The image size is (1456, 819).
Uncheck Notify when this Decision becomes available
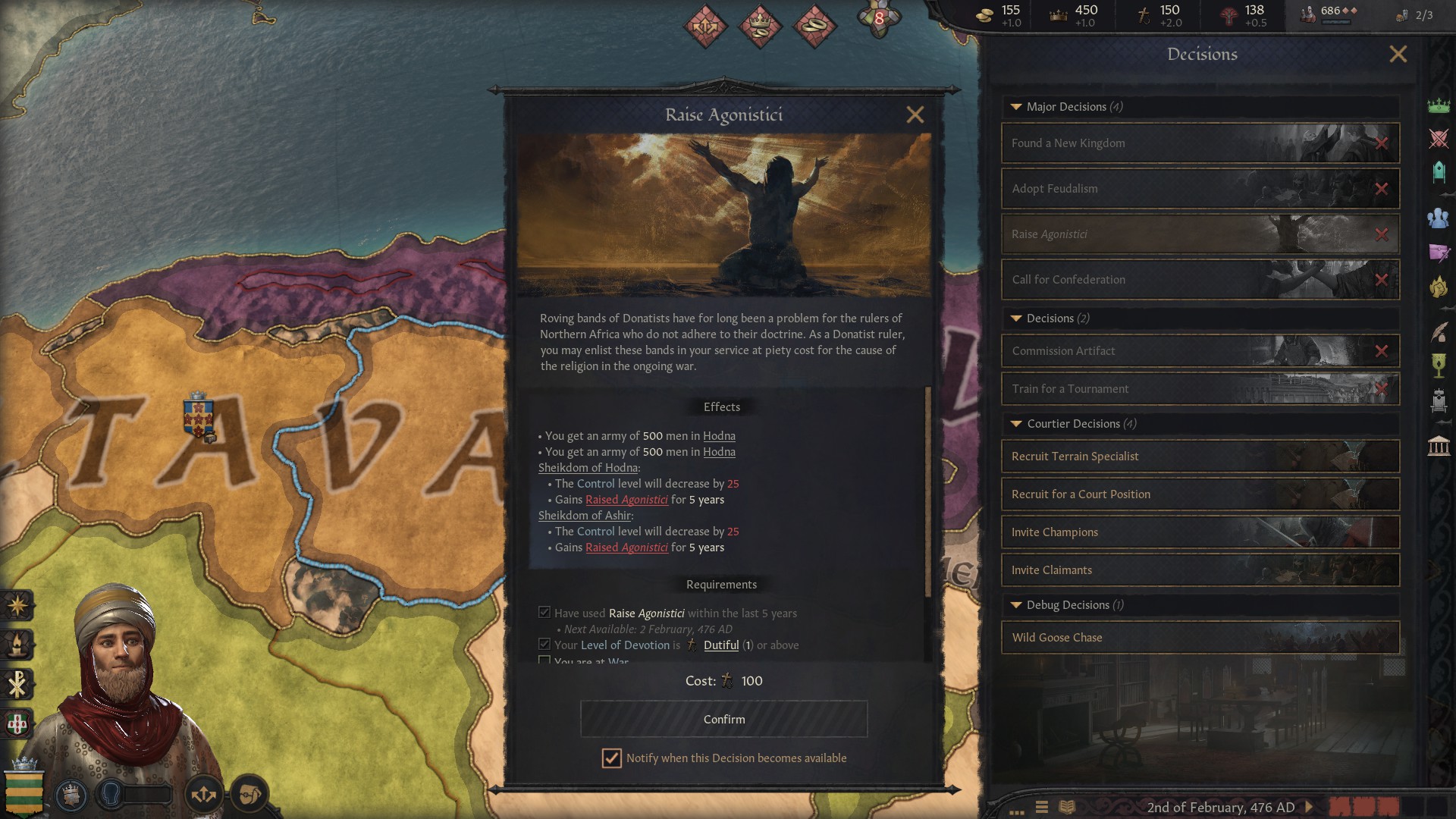tap(612, 758)
